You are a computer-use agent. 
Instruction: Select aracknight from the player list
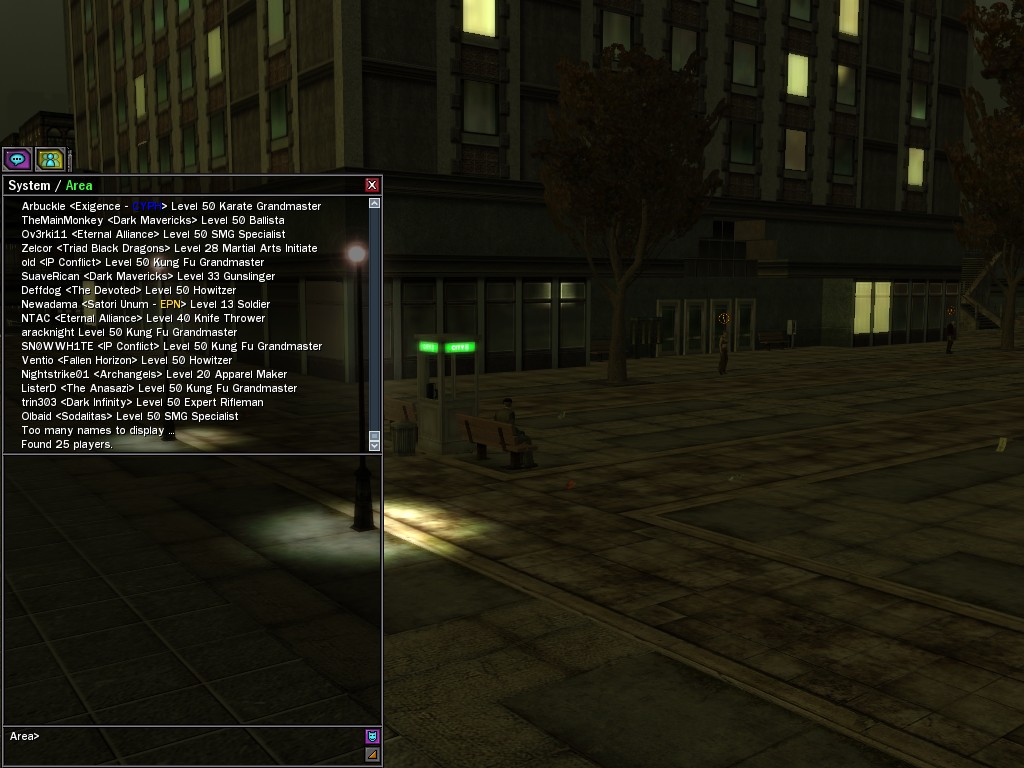pyautogui.click(x=129, y=332)
